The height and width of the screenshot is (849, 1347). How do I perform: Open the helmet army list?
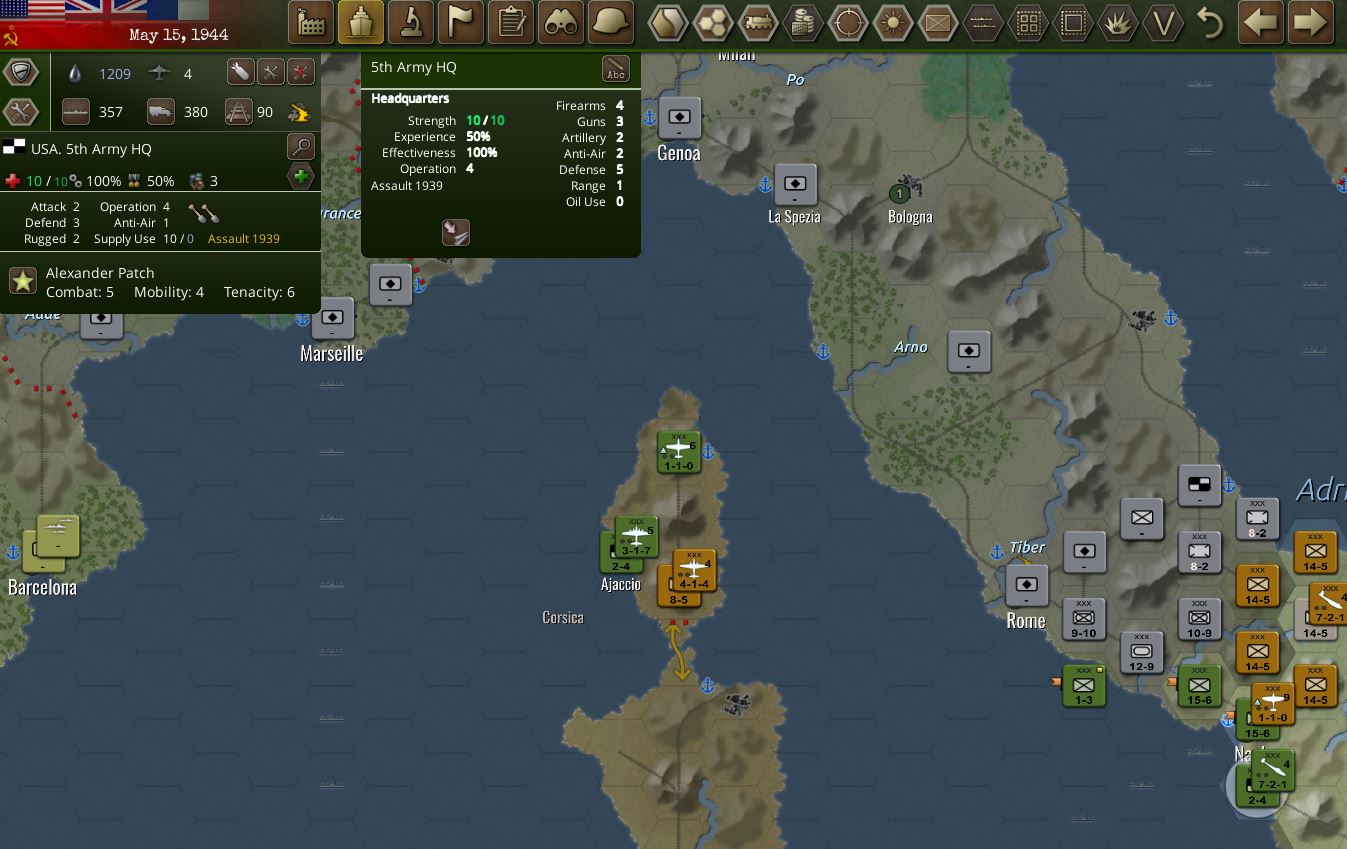611,22
